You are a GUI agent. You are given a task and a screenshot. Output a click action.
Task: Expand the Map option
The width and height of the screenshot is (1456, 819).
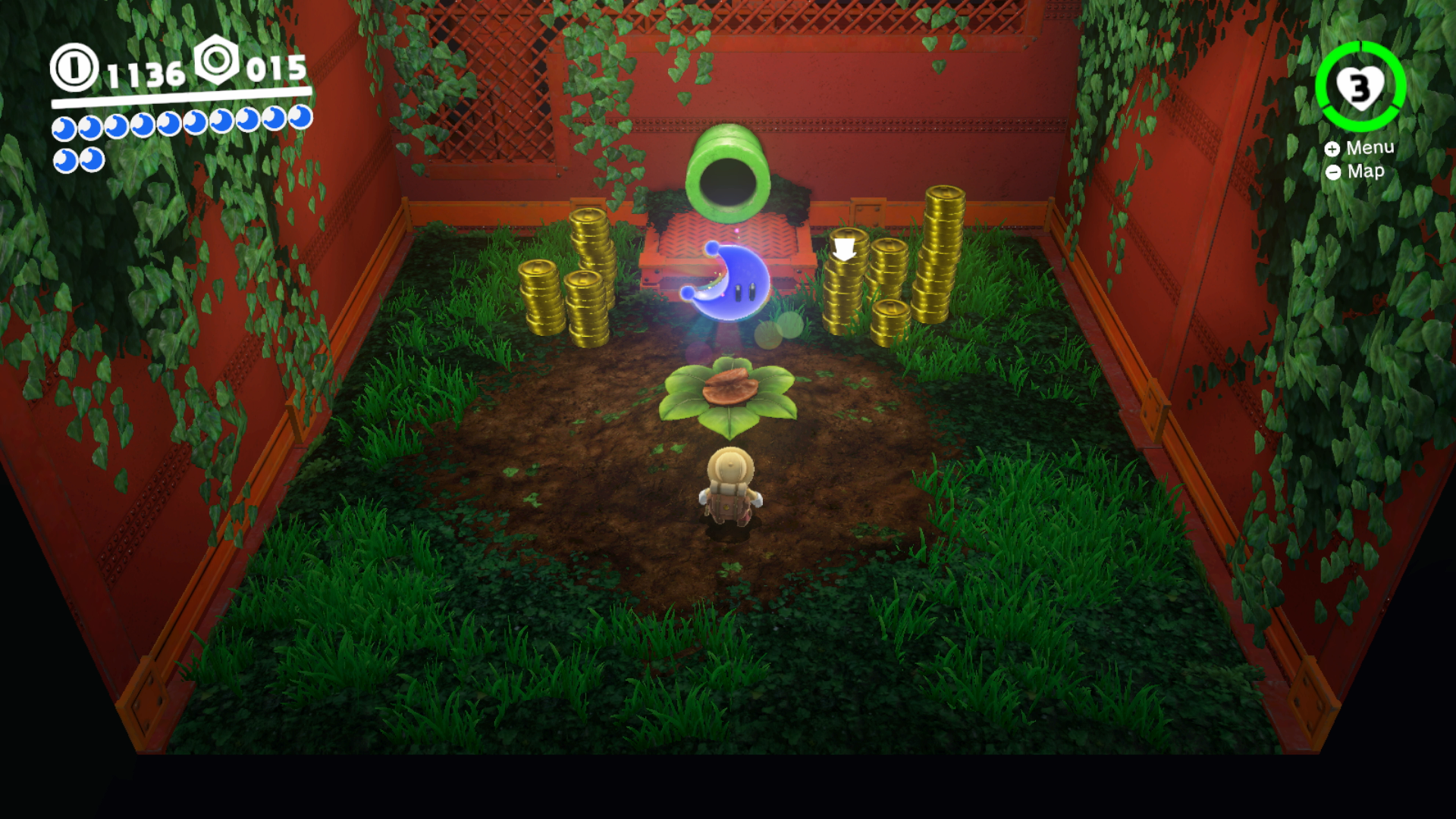(1367, 172)
